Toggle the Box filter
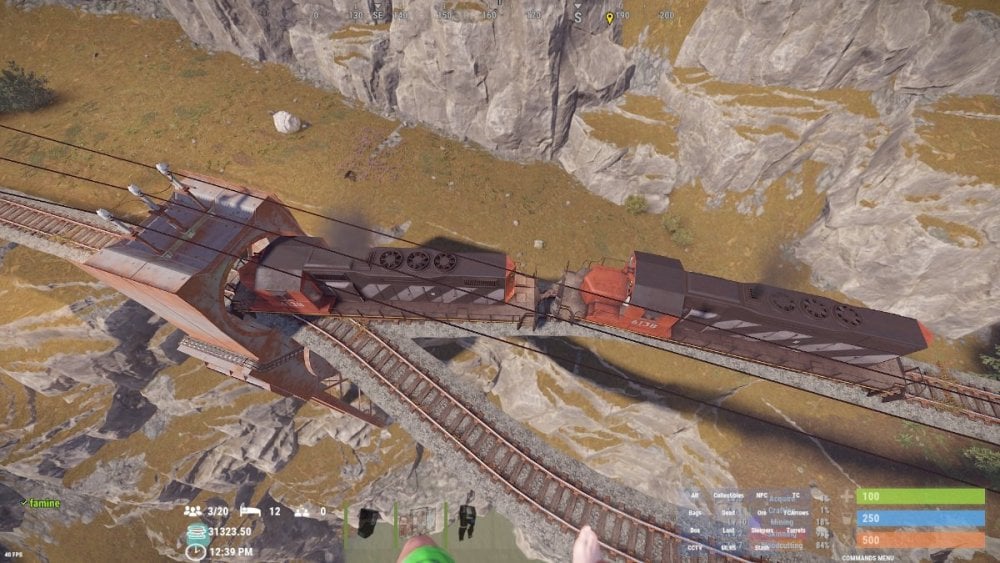The image size is (1000, 563). click(694, 530)
